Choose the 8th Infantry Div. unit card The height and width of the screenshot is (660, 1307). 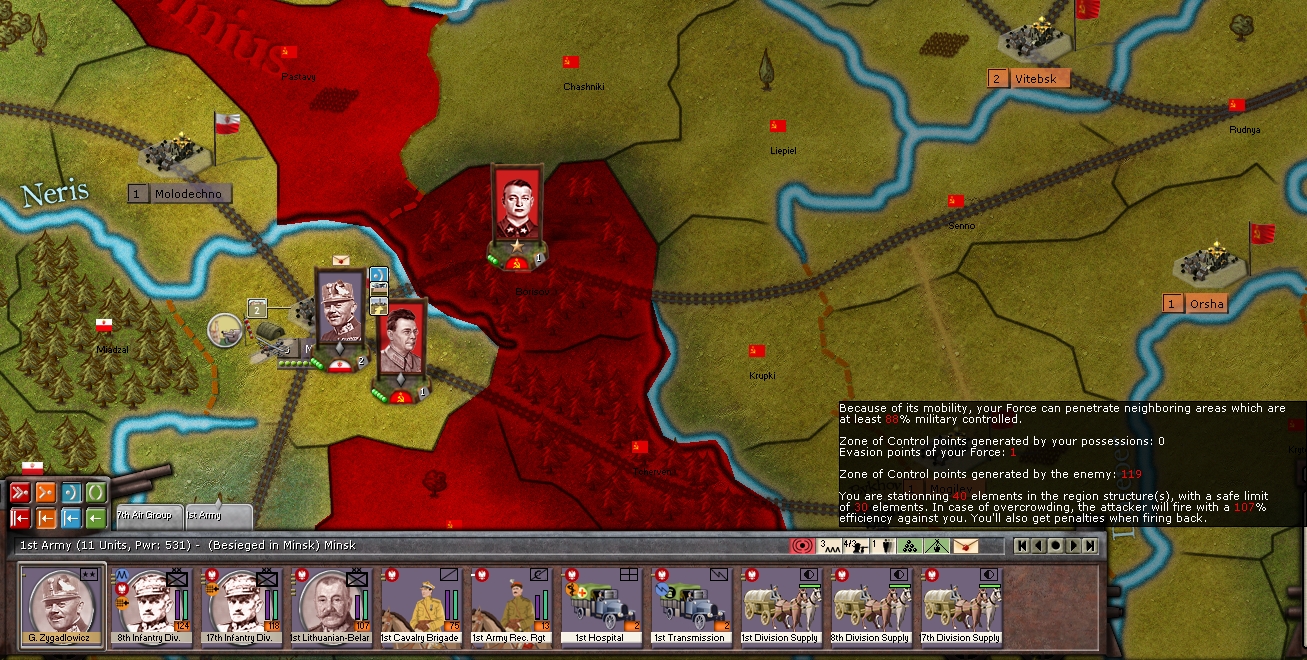152,607
